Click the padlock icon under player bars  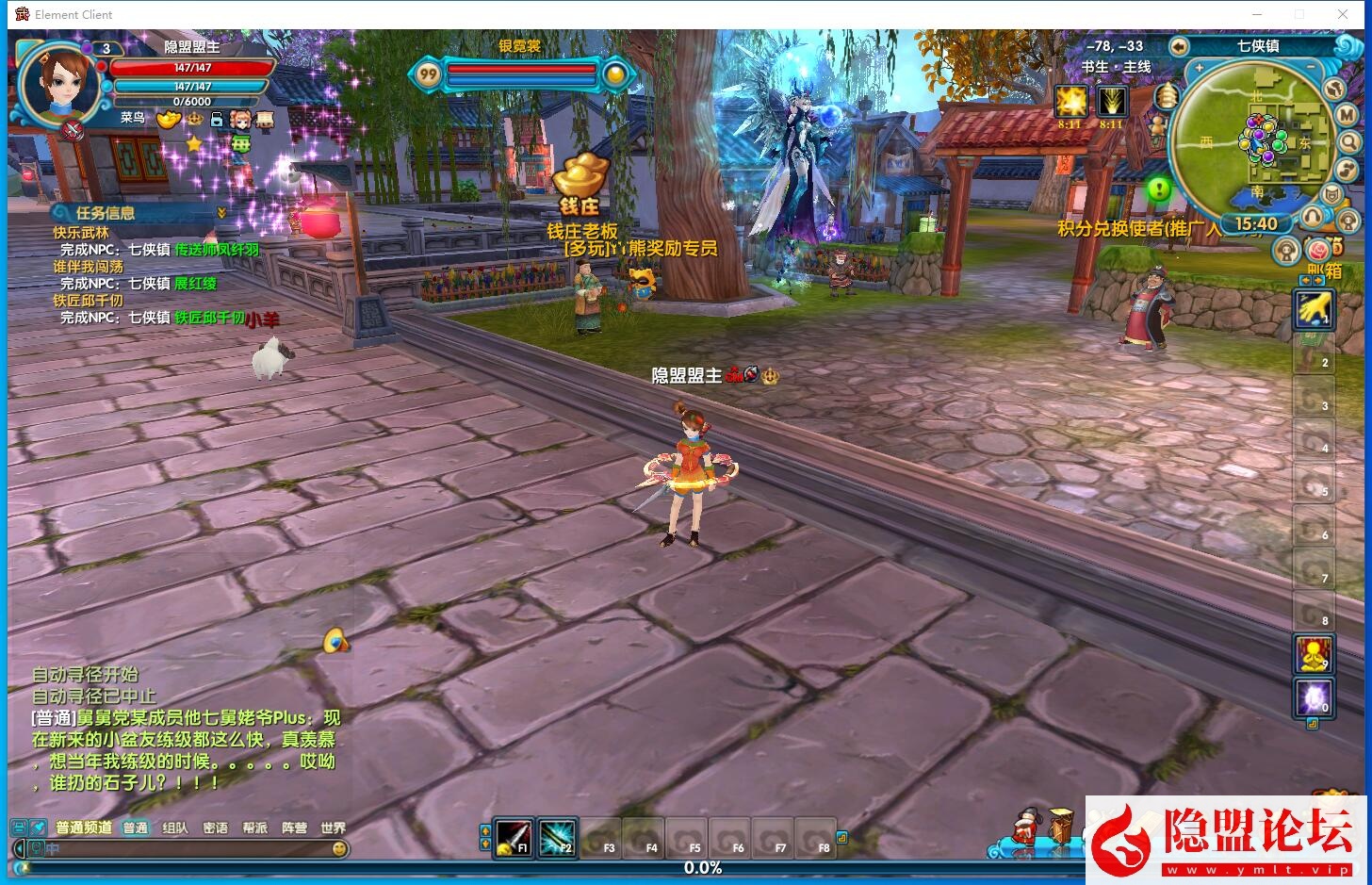217,120
